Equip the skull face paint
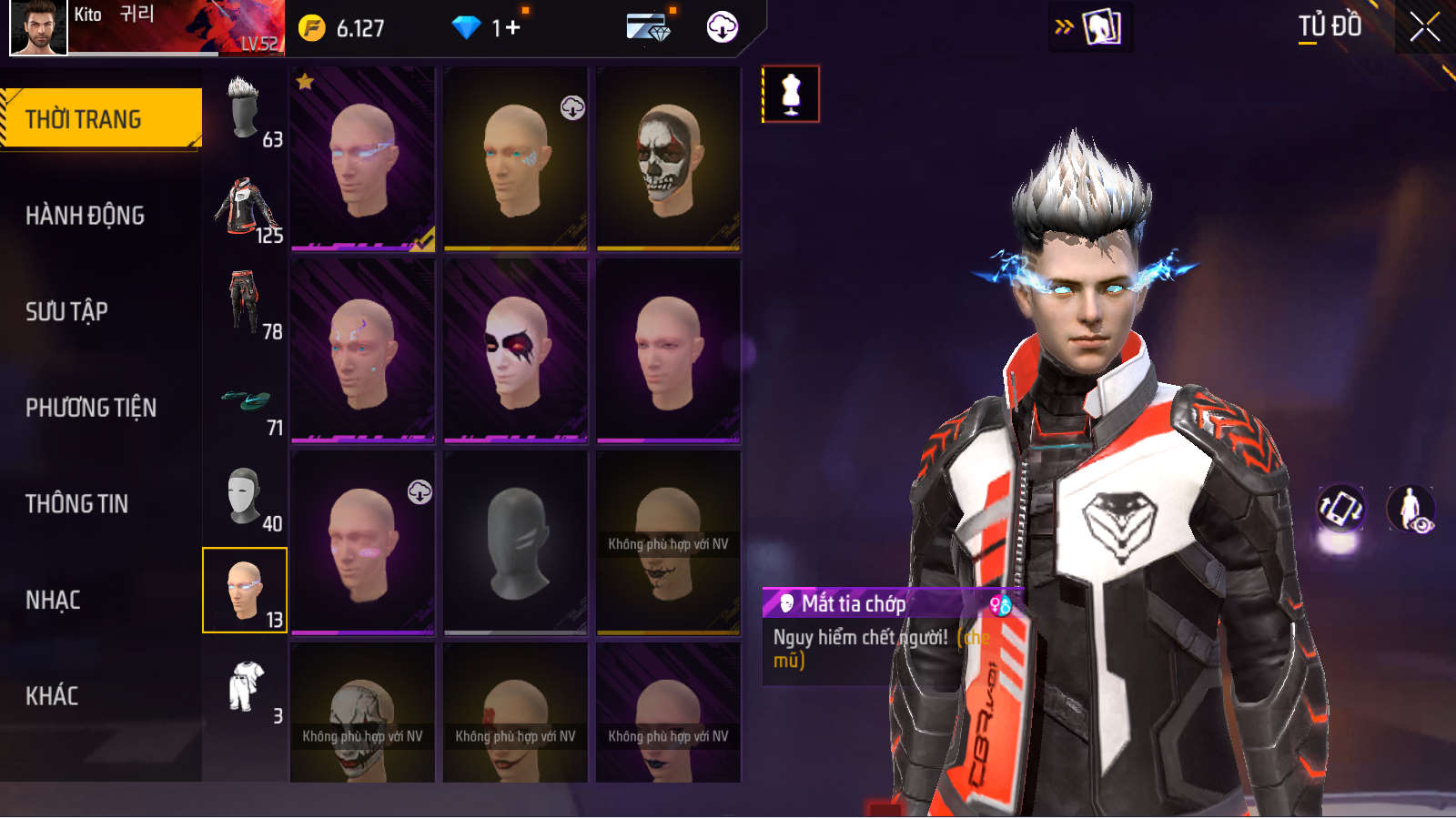1456x819 pixels. tap(668, 158)
